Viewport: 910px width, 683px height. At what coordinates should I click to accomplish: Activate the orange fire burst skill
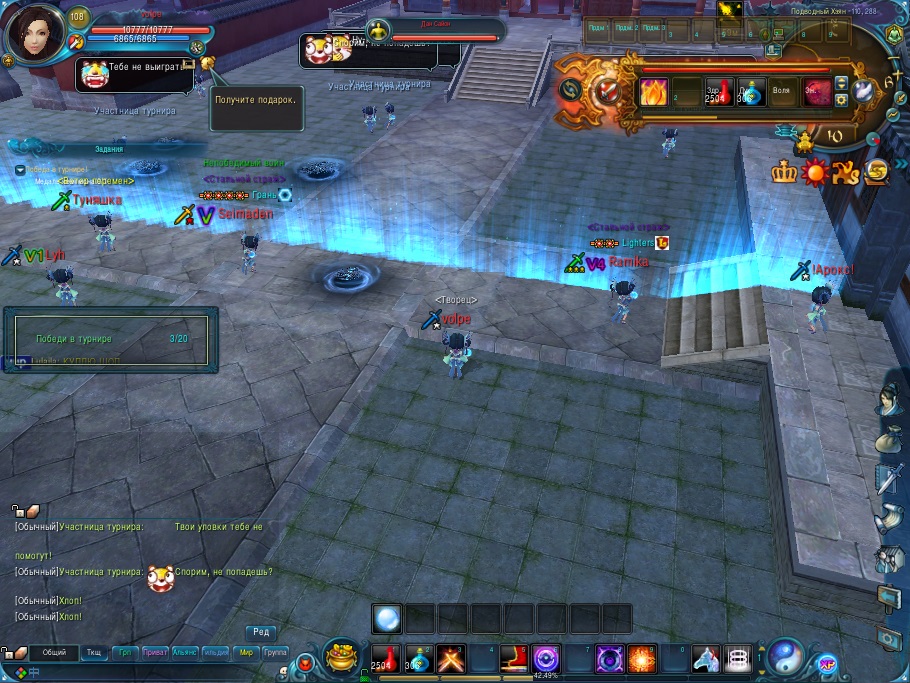641,658
